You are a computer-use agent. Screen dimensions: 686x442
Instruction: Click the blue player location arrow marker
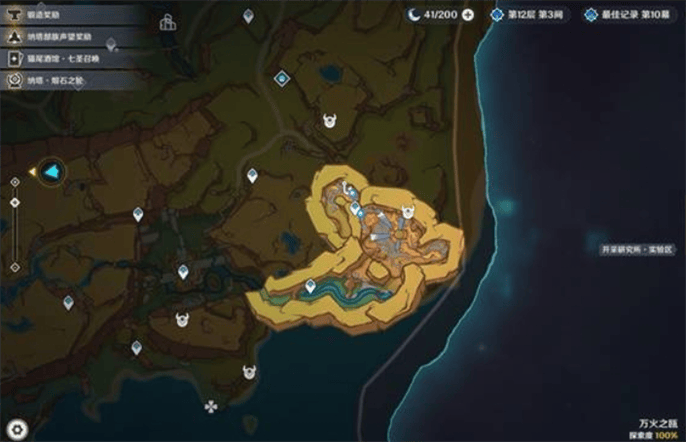coord(49,172)
